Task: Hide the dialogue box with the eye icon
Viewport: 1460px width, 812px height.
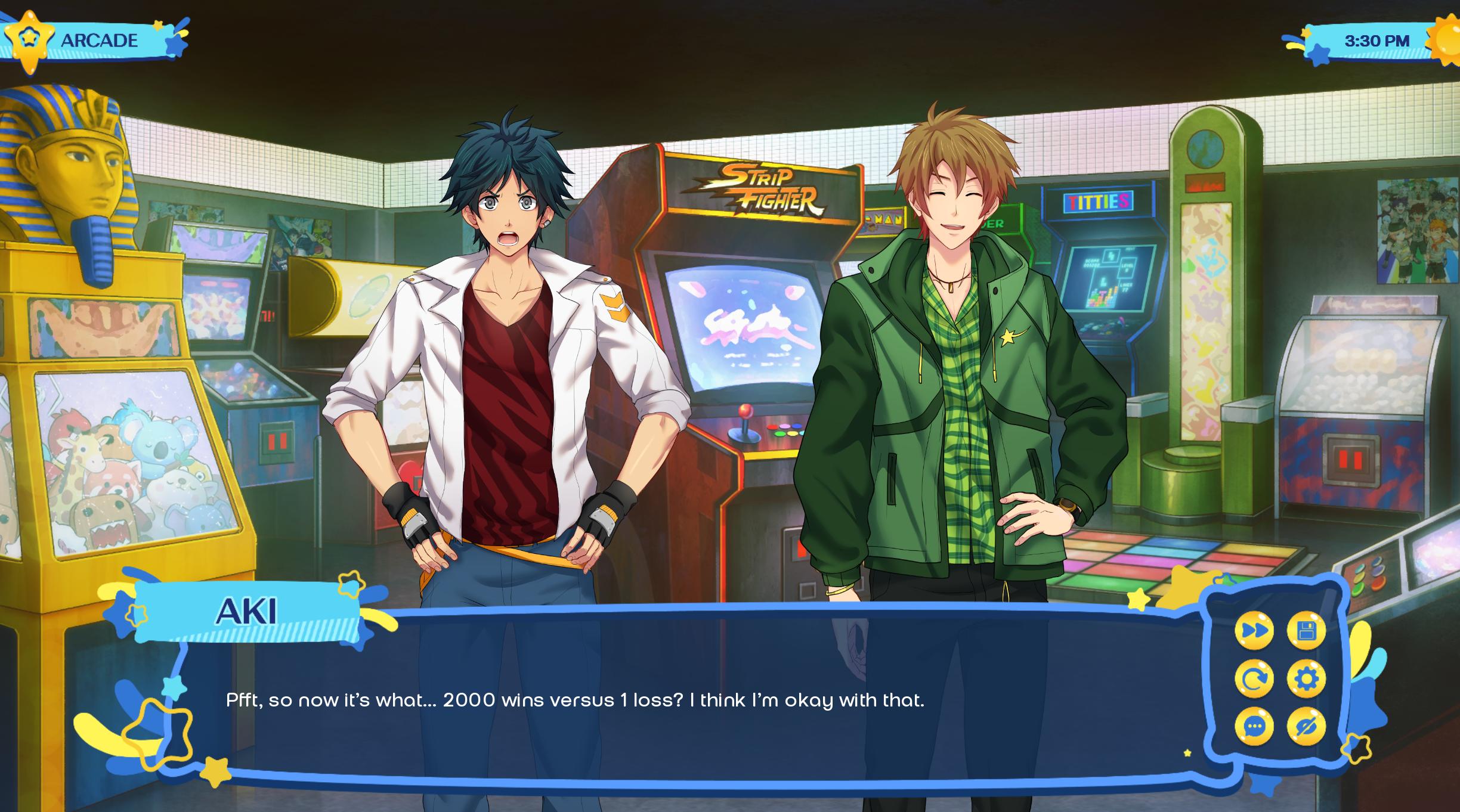Action: [x=1306, y=727]
